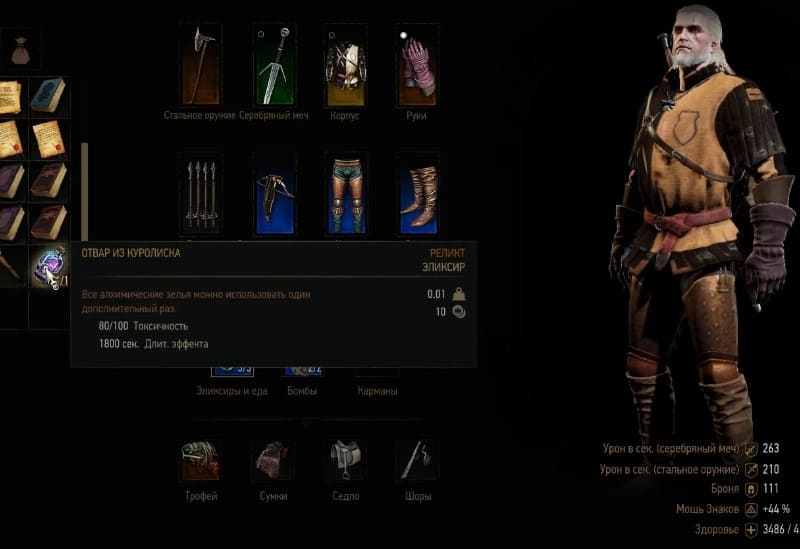Click the equipped leather boots slot
Image resolution: width=800 pixels, height=549 pixels.
(417, 192)
